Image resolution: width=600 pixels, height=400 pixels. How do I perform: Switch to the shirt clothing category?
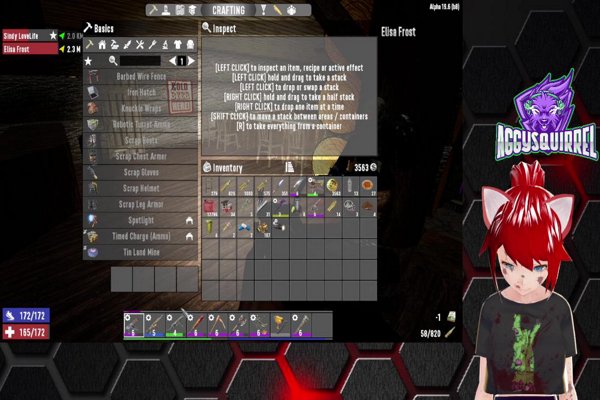tap(177, 45)
